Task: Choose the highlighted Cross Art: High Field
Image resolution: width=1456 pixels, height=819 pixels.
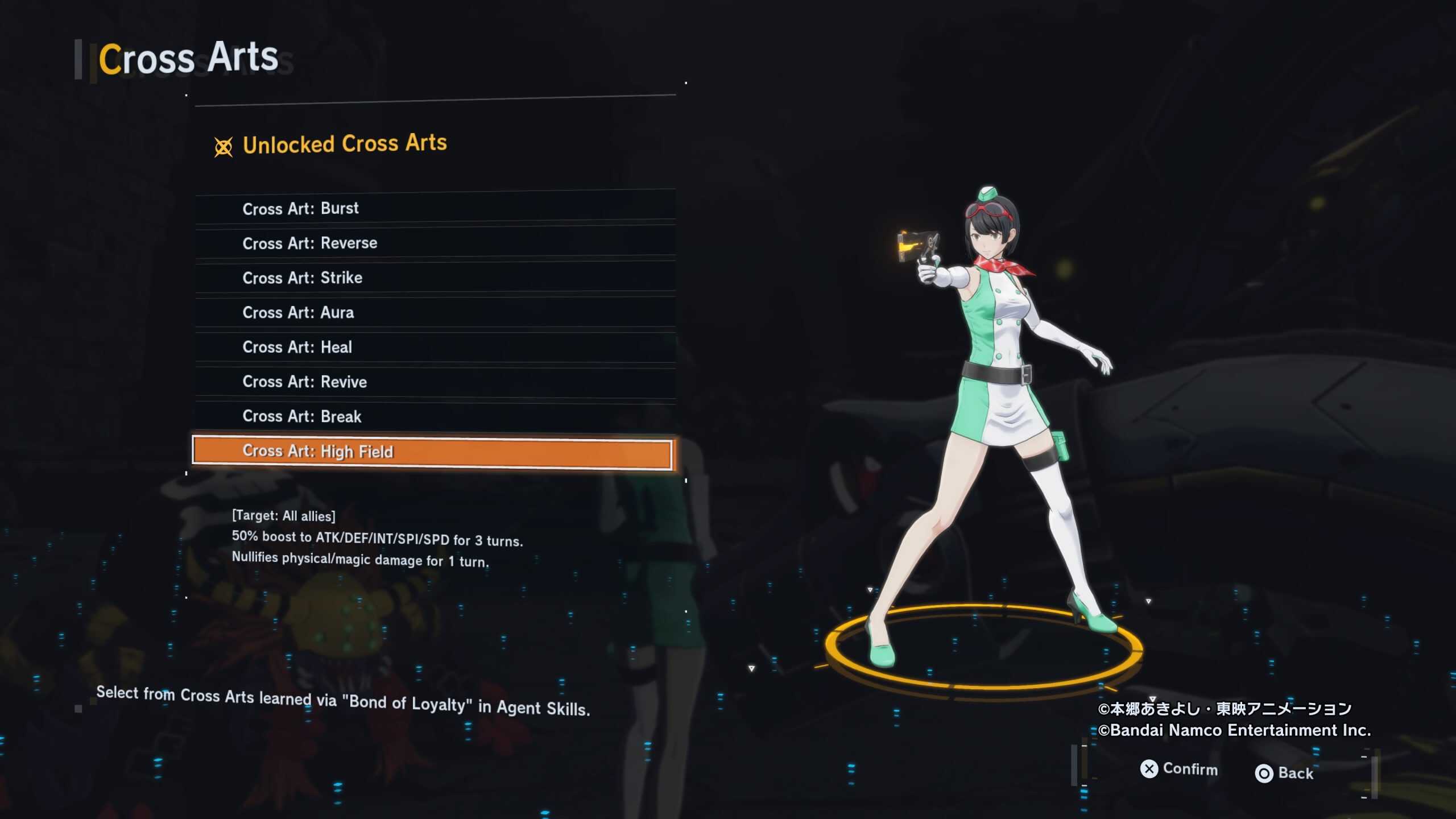Action: pos(432,452)
